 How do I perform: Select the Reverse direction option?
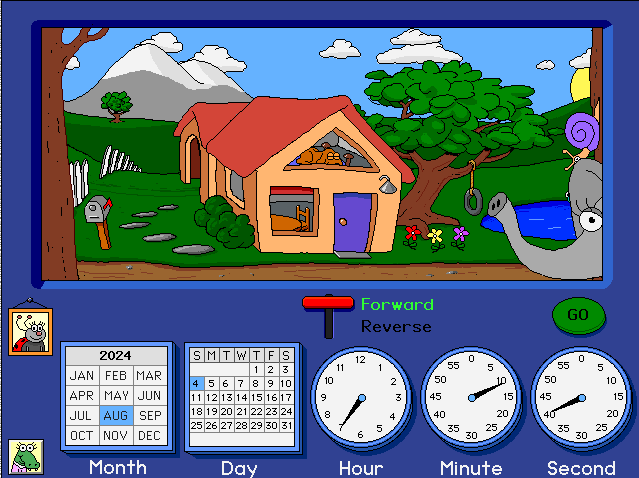point(397,326)
